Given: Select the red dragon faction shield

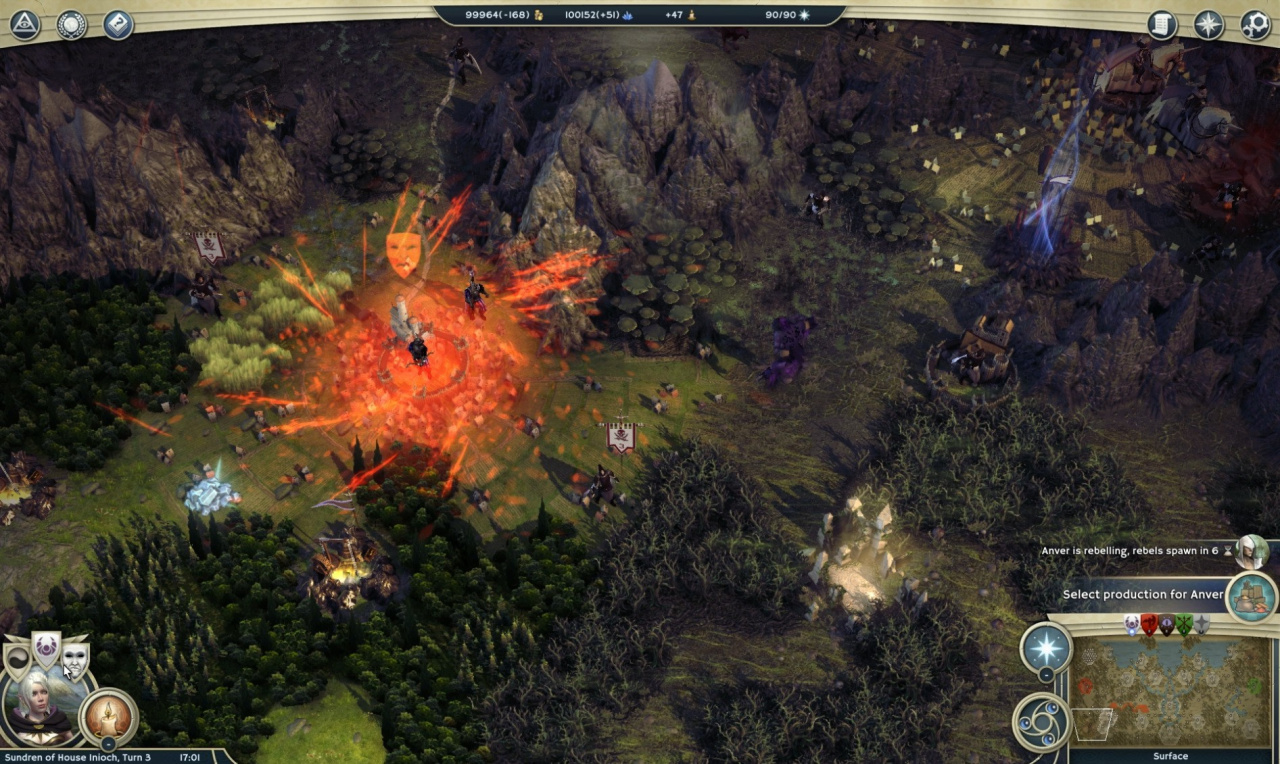Looking at the screenshot, I should tap(1149, 625).
